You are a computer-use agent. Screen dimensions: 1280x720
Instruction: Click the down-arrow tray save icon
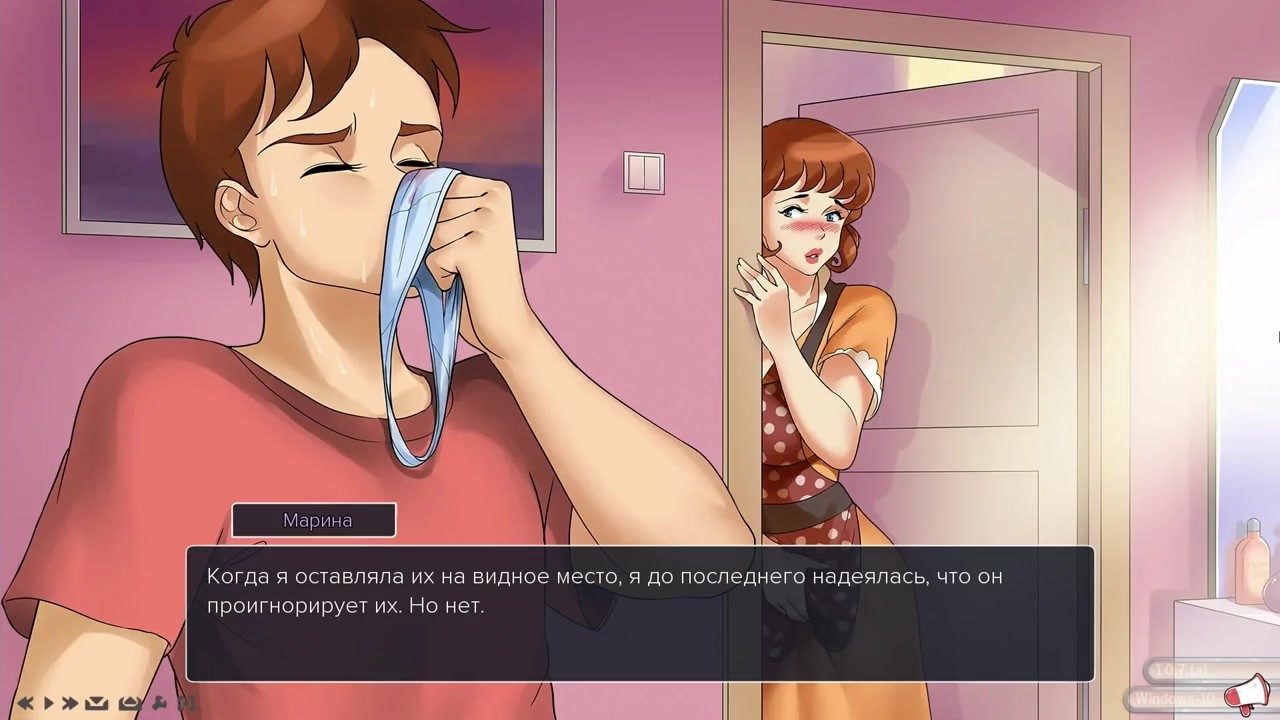point(97,703)
